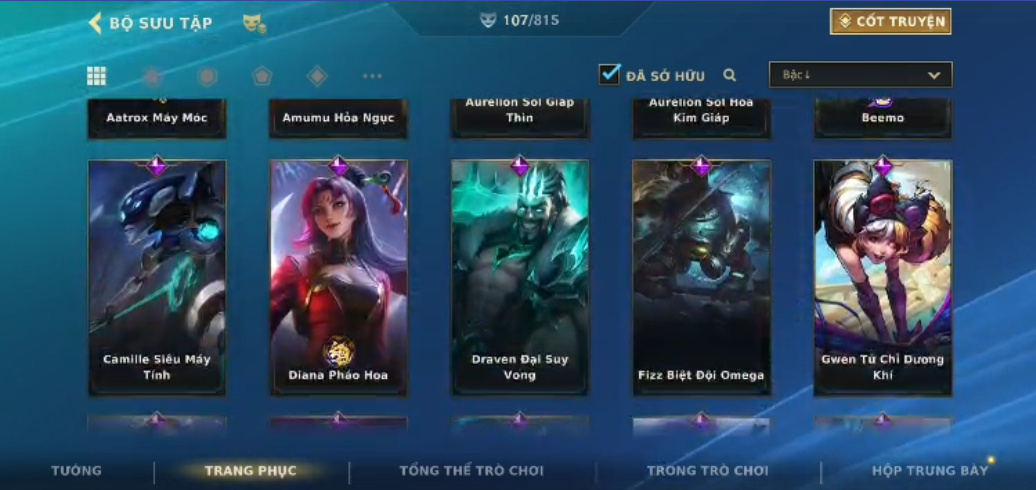Open the Hộp Trưng Bày tab
Viewport: 1036px width, 490px height.
point(929,470)
